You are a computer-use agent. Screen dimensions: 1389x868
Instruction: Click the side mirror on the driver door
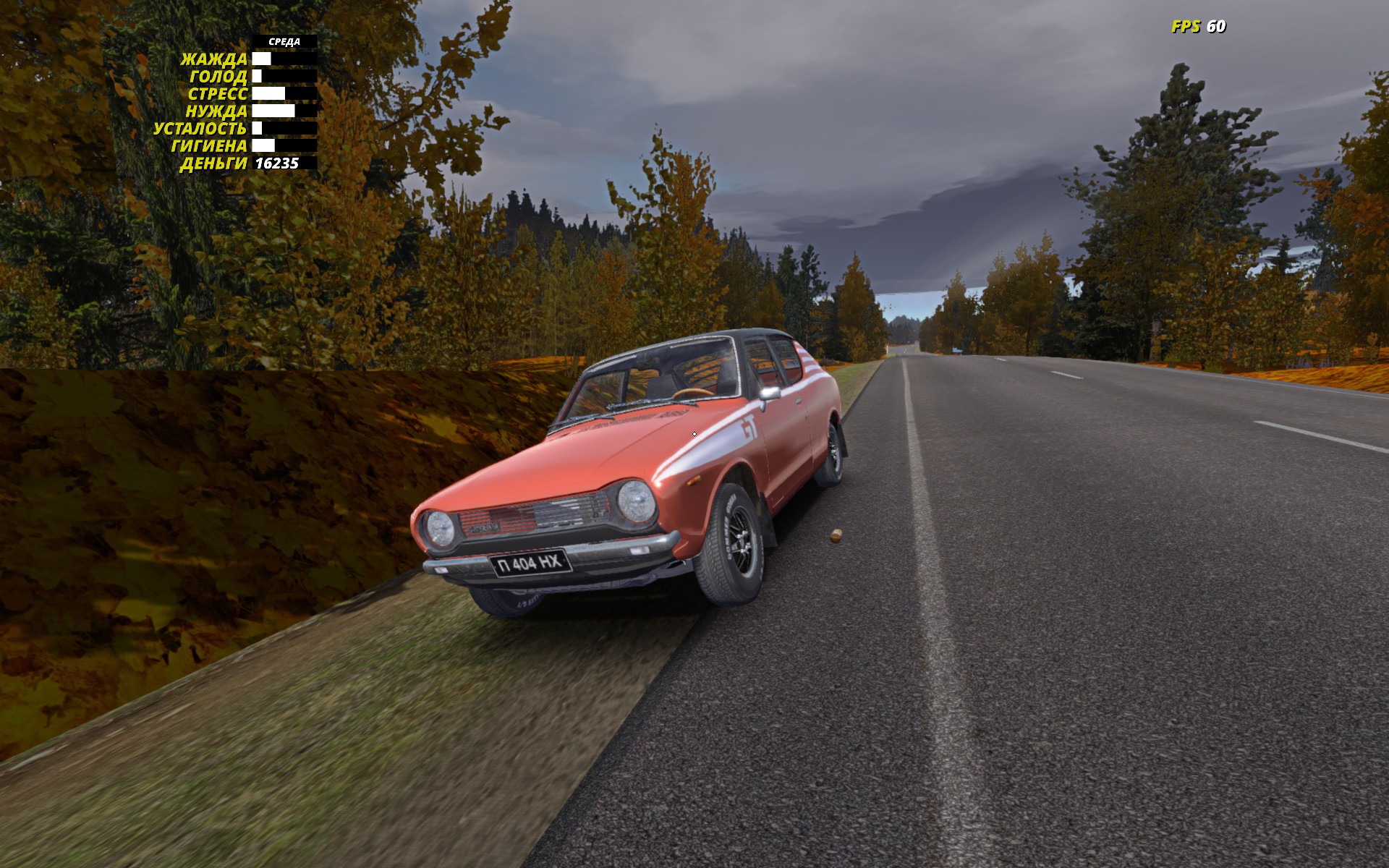pos(770,394)
